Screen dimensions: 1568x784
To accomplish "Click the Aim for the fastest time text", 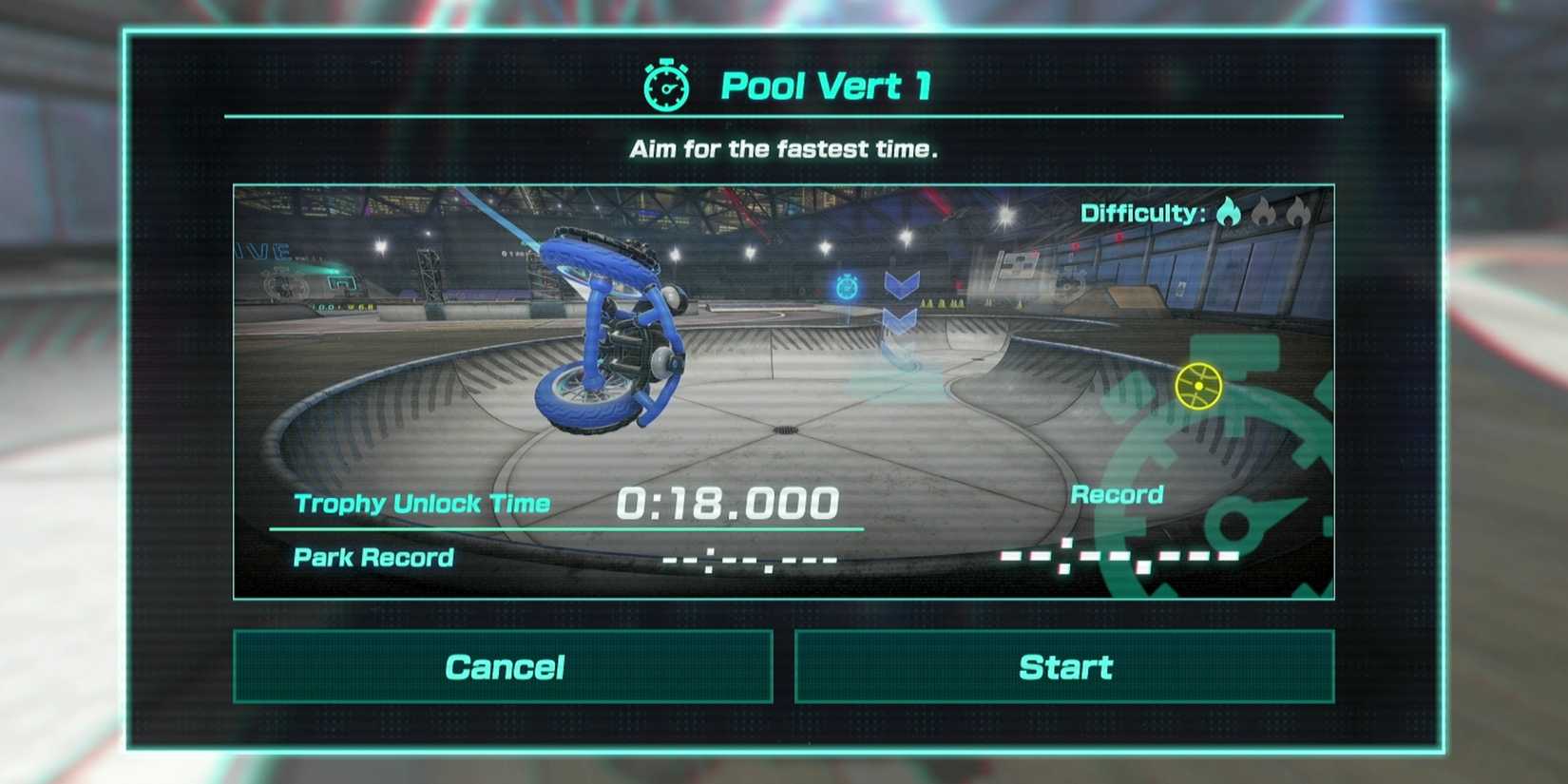I will (x=783, y=148).
